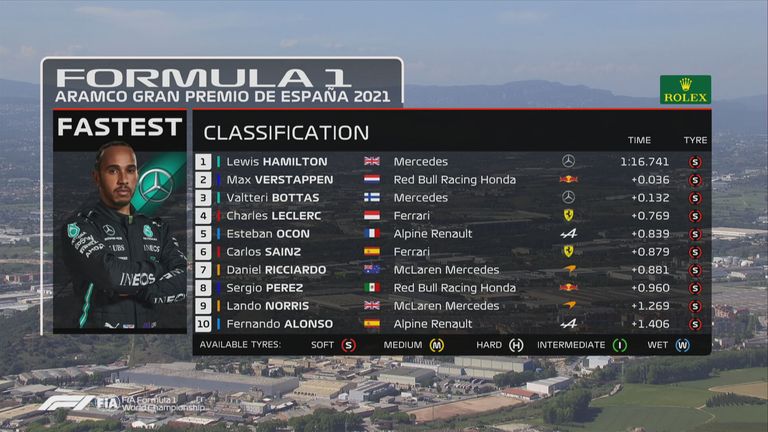Click the Intermediate tyre legend icon
Image resolution: width=768 pixels, height=432 pixels.
click(x=620, y=345)
